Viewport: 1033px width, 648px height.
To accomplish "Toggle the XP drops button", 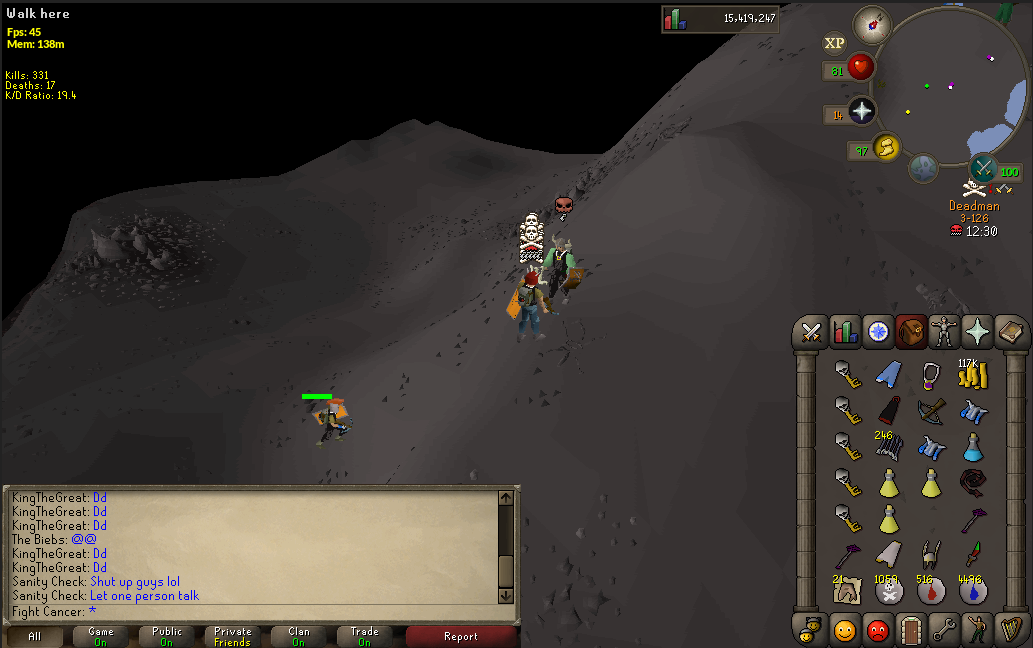I will [834, 43].
